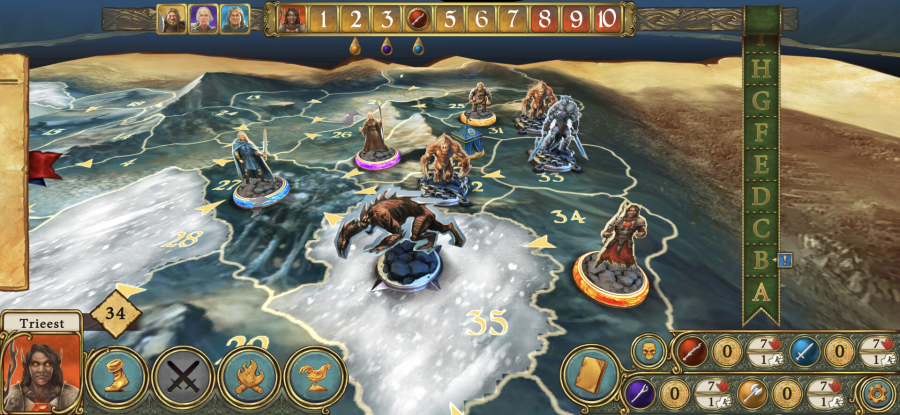Select the golden boot move action

pyautogui.click(x=118, y=378)
